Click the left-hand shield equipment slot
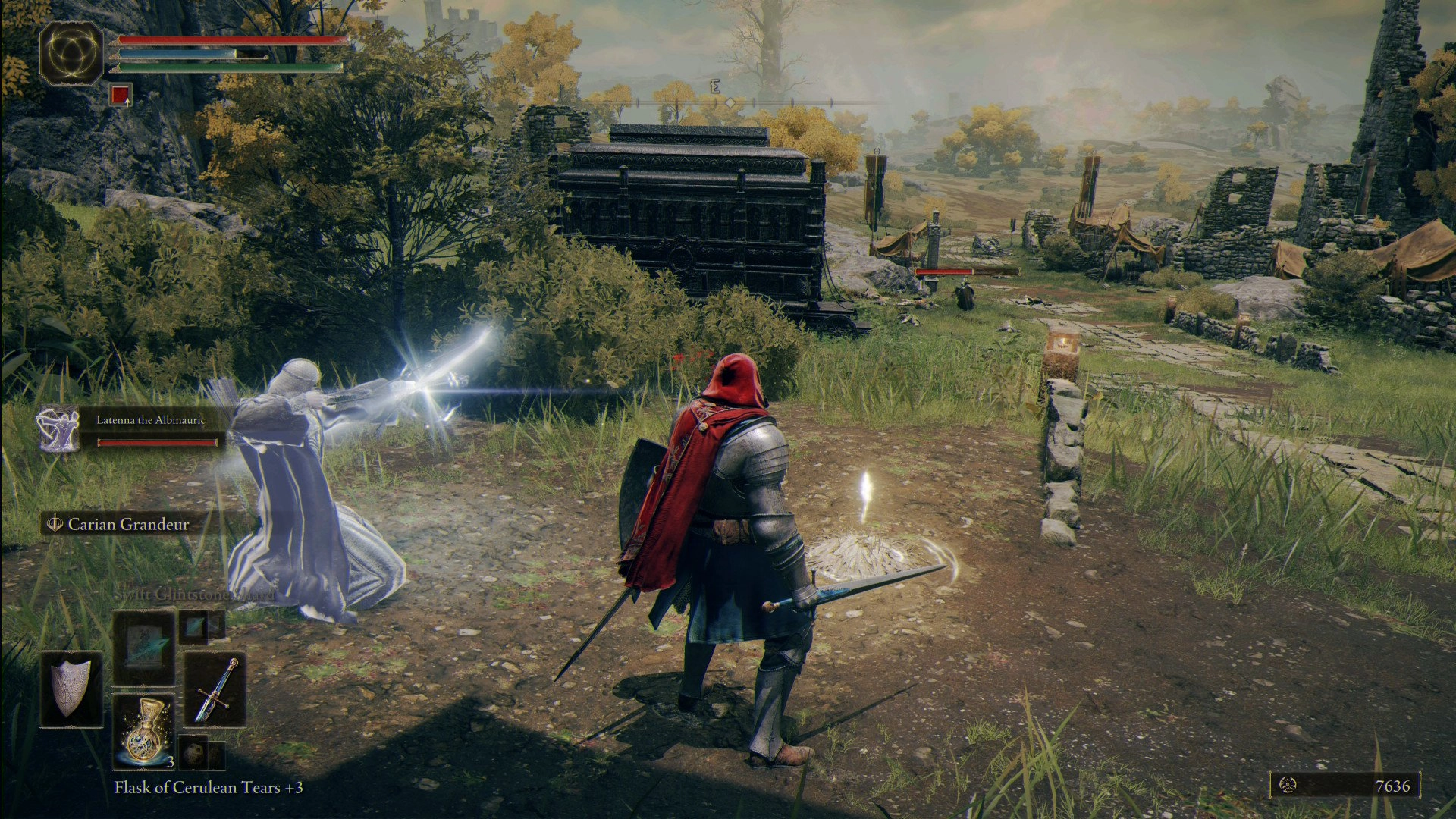Viewport: 1456px width, 819px height. [x=71, y=688]
